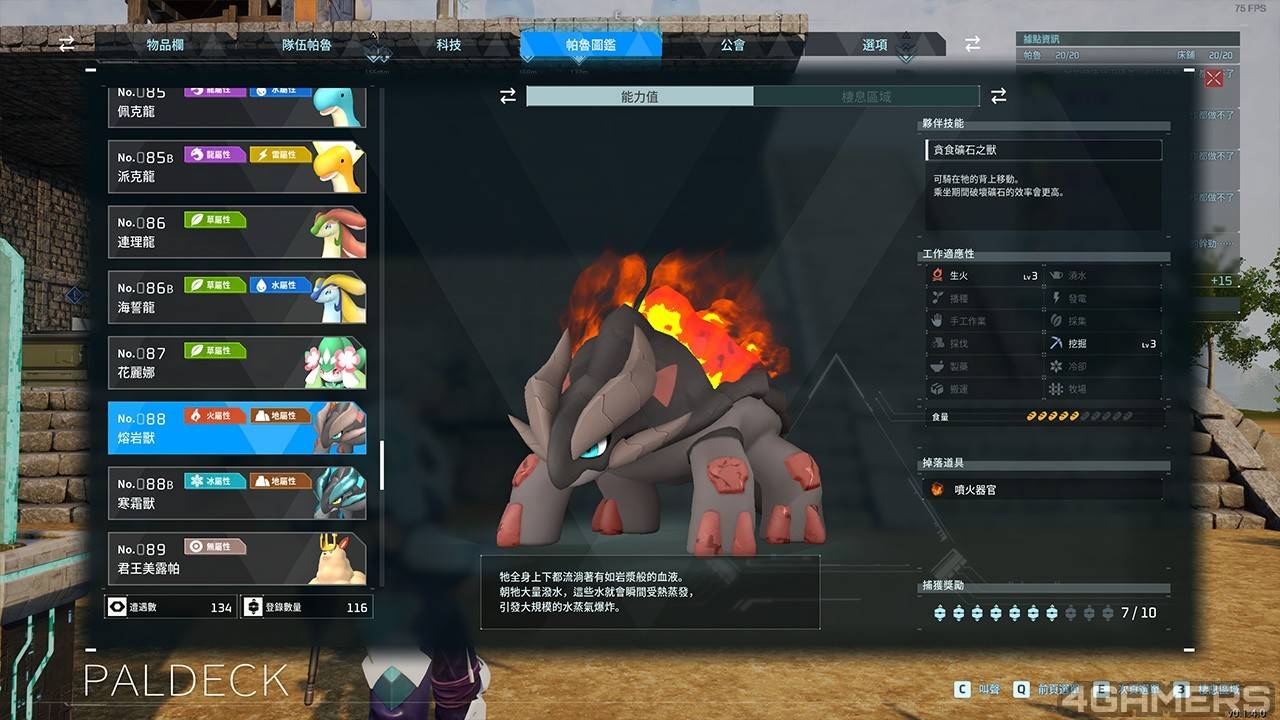Image resolution: width=1280 pixels, height=720 pixels.
Task: Open the 選項 options tab
Action: [x=875, y=45]
